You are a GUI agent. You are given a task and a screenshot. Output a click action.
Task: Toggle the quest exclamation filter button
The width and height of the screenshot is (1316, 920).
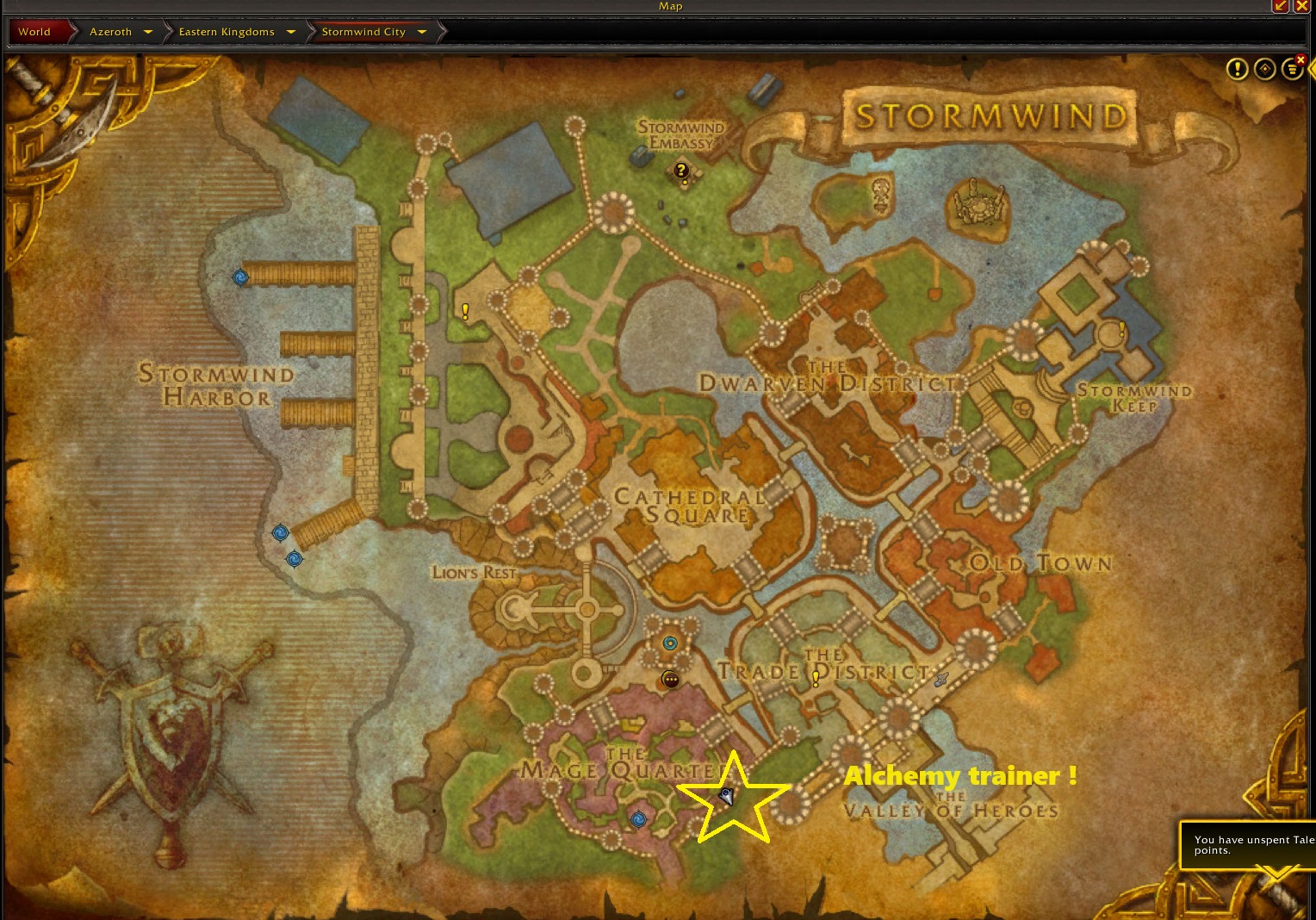tap(1237, 69)
